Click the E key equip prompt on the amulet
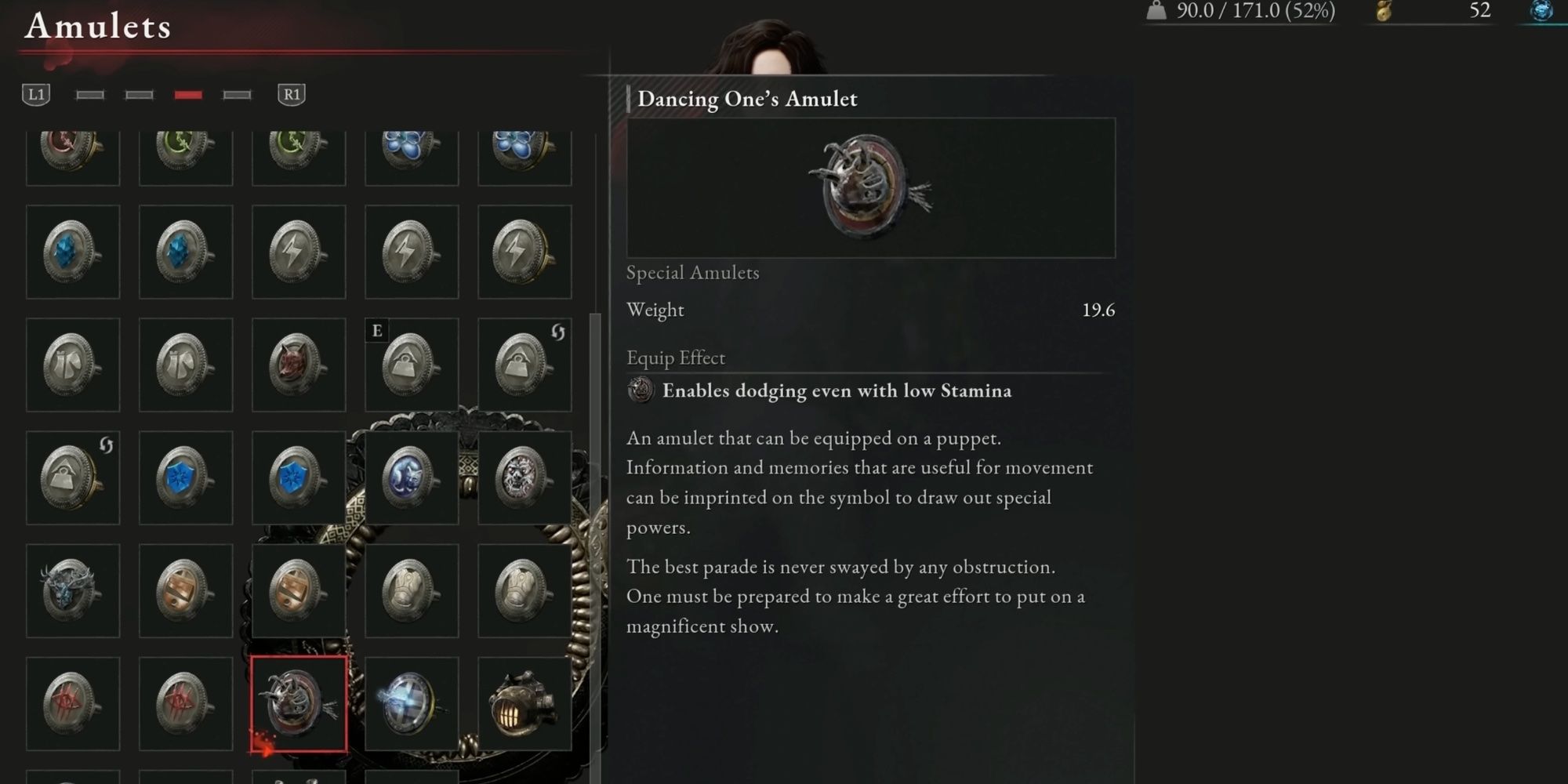This screenshot has height=784, width=1568. [x=376, y=330]
